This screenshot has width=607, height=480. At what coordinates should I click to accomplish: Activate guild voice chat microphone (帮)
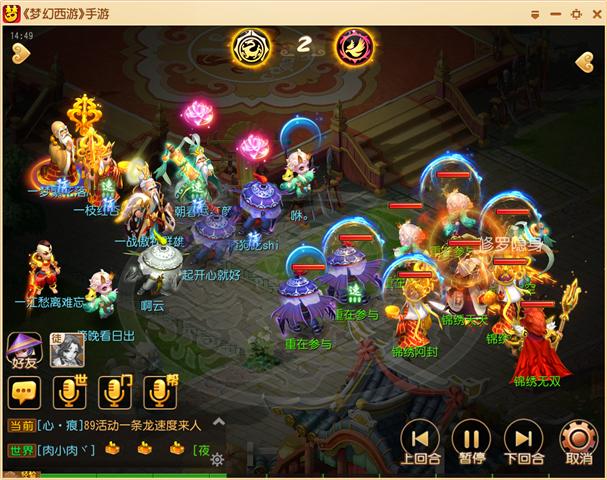159,393
